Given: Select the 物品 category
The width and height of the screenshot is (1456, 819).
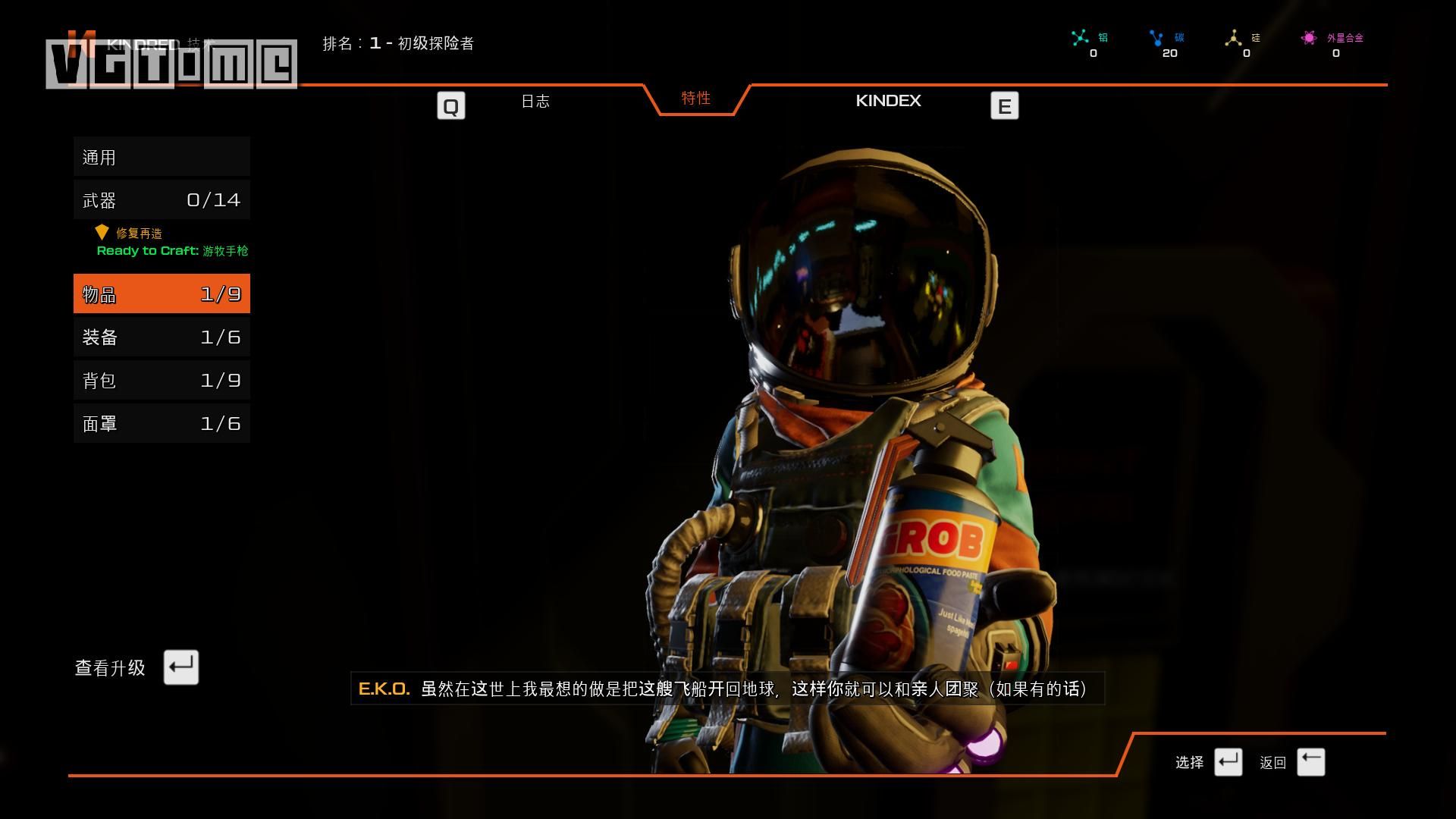Looking at the screenshot, I should point(162,294).
